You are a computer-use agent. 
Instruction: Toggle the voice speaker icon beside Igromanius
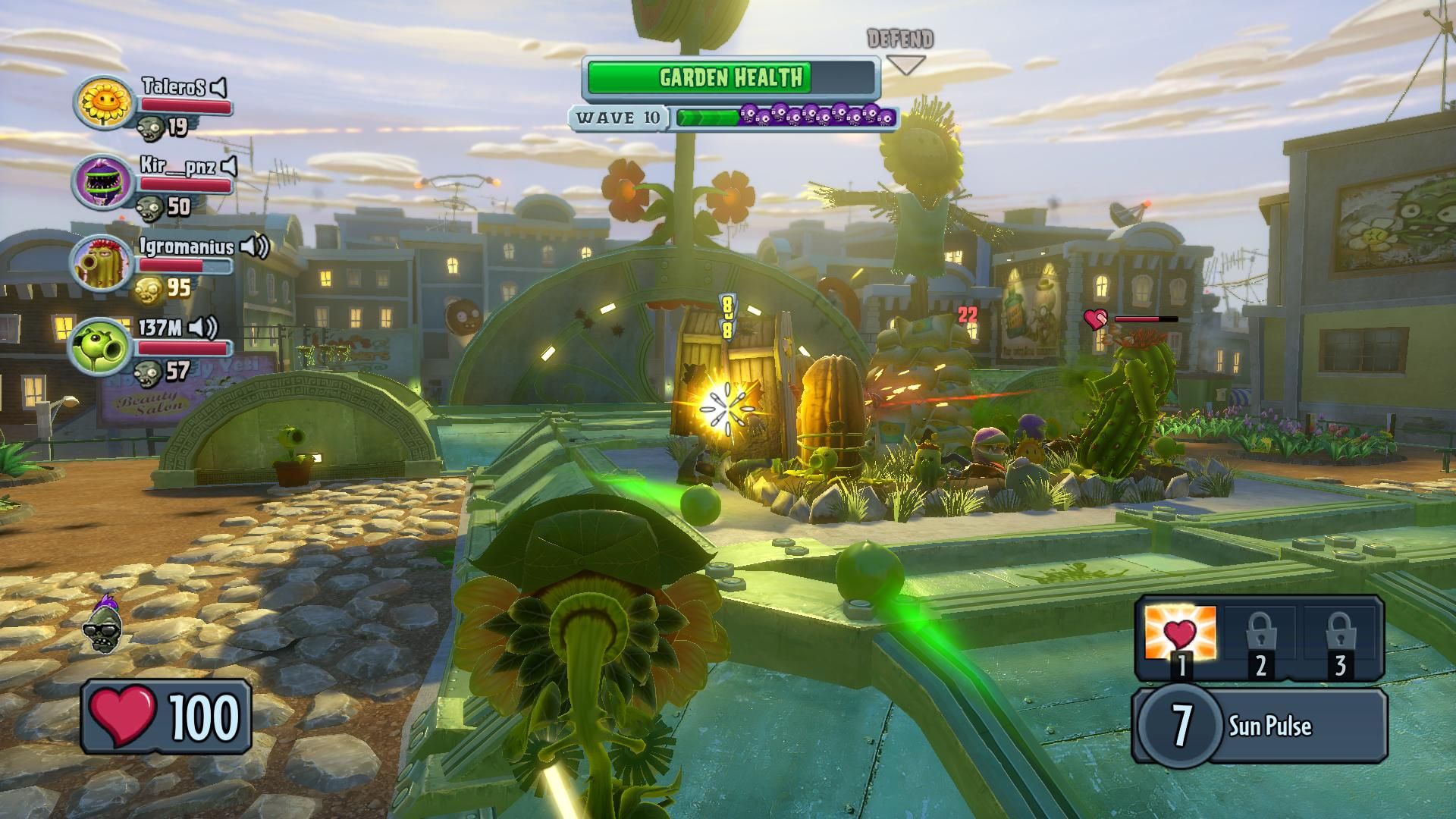[256, 246]
